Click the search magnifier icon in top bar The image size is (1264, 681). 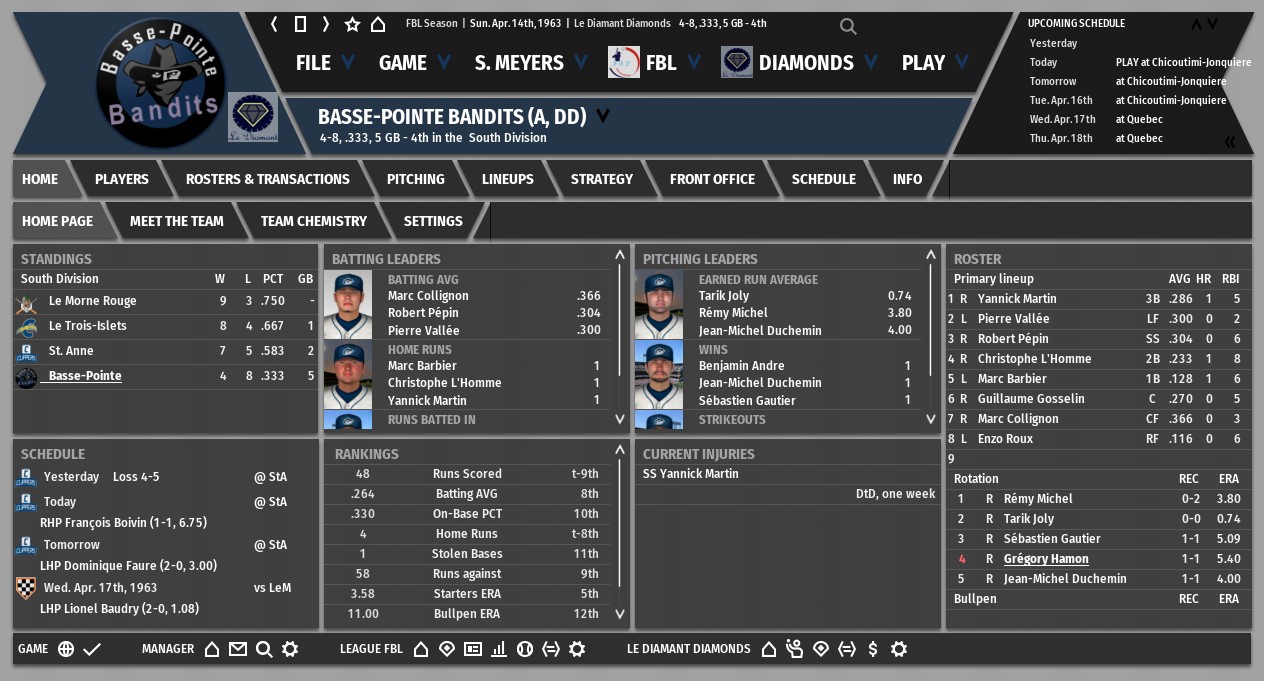click(848, 27)
